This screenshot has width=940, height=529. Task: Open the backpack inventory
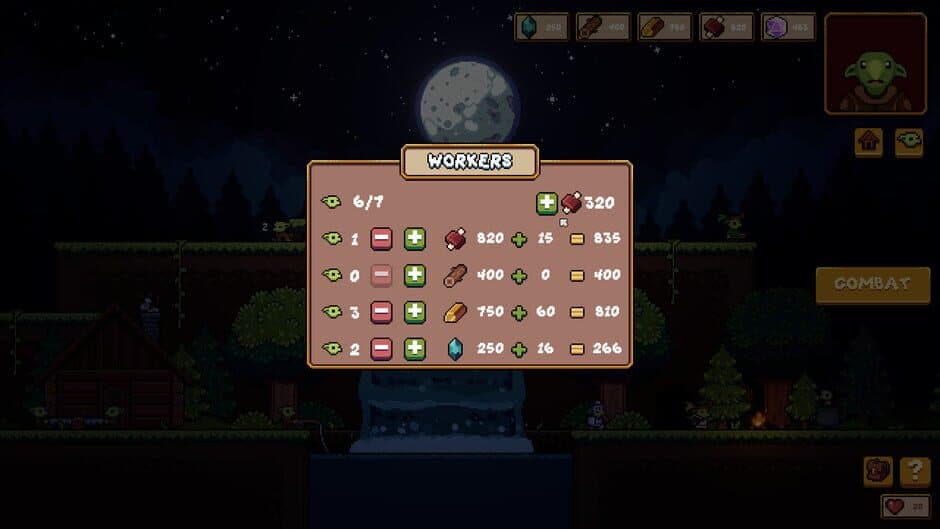coord(878,471)
